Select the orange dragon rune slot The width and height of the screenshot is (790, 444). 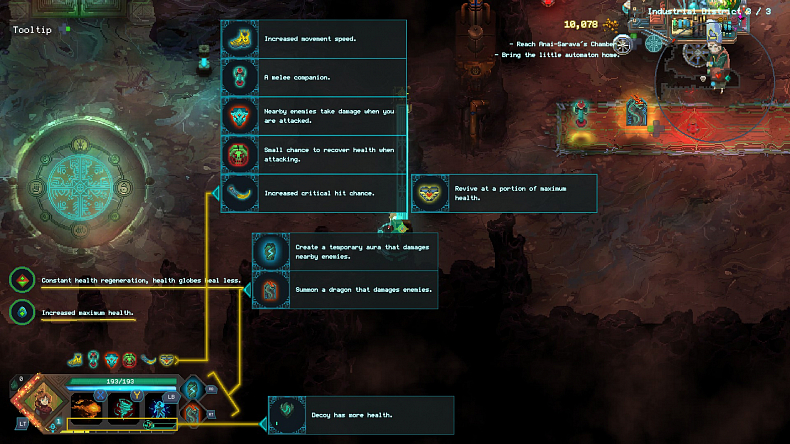click(x=192, y=413)
